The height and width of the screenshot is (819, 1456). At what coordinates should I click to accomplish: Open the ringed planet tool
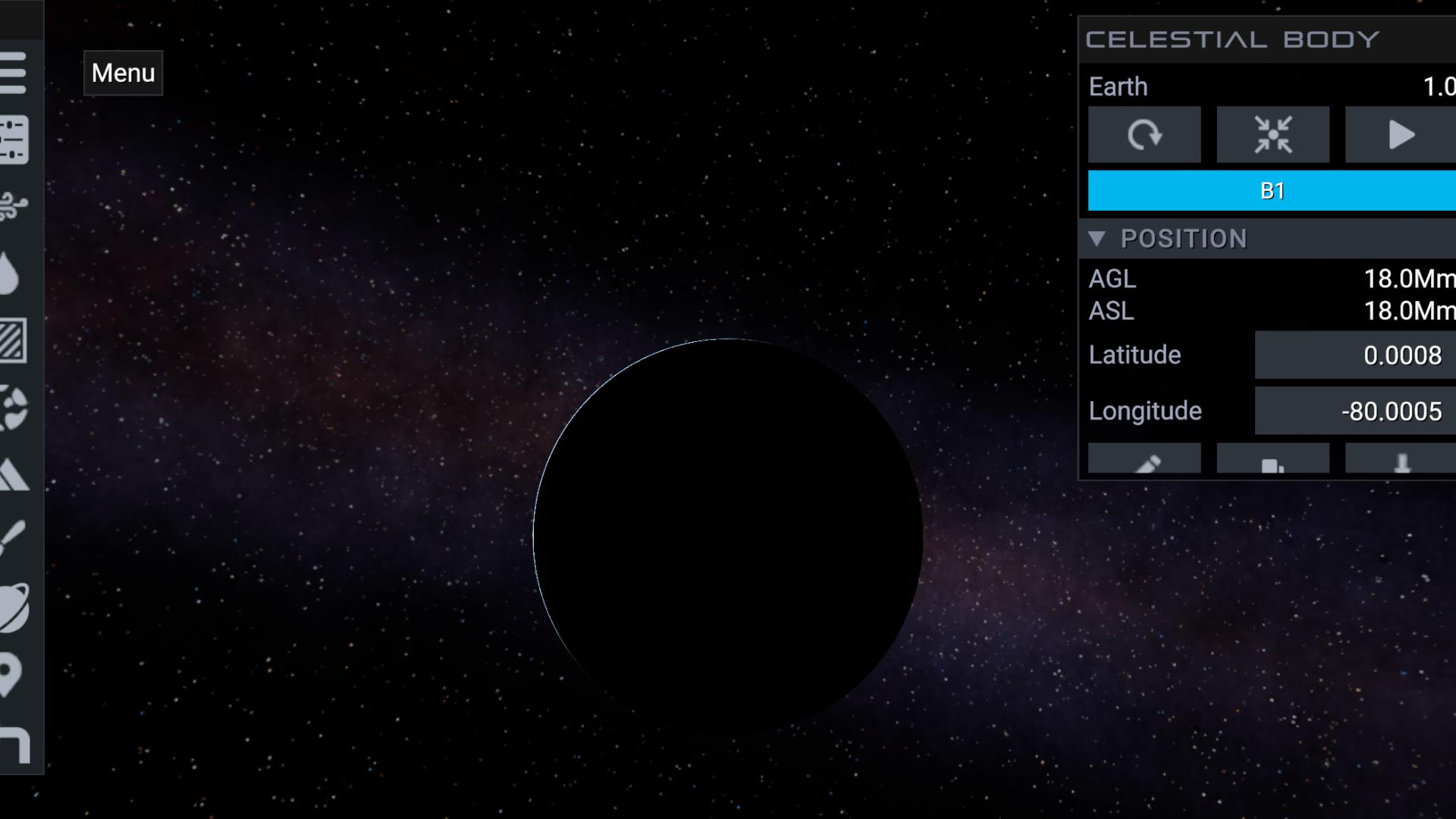pos(14,608)
